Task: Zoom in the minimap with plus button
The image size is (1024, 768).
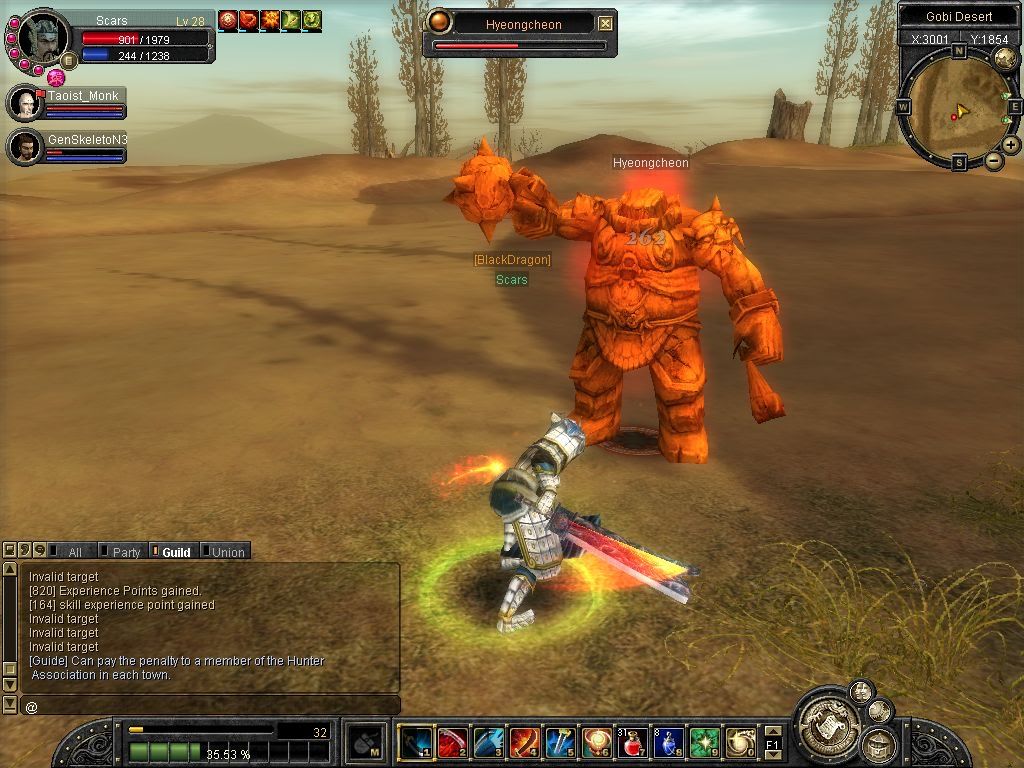Action: [1011, 145]
